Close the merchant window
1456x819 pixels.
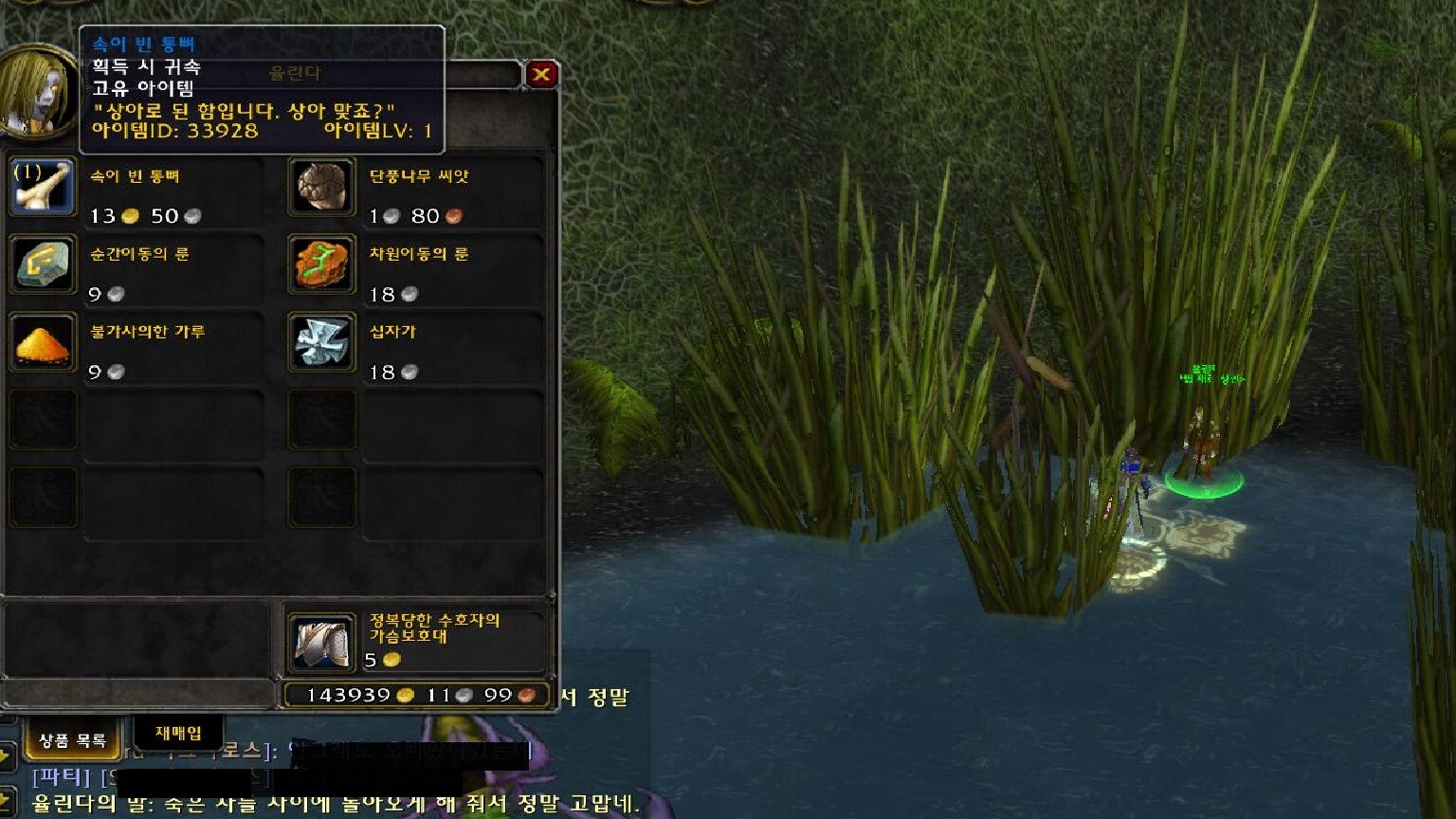[x=541, y=74]
